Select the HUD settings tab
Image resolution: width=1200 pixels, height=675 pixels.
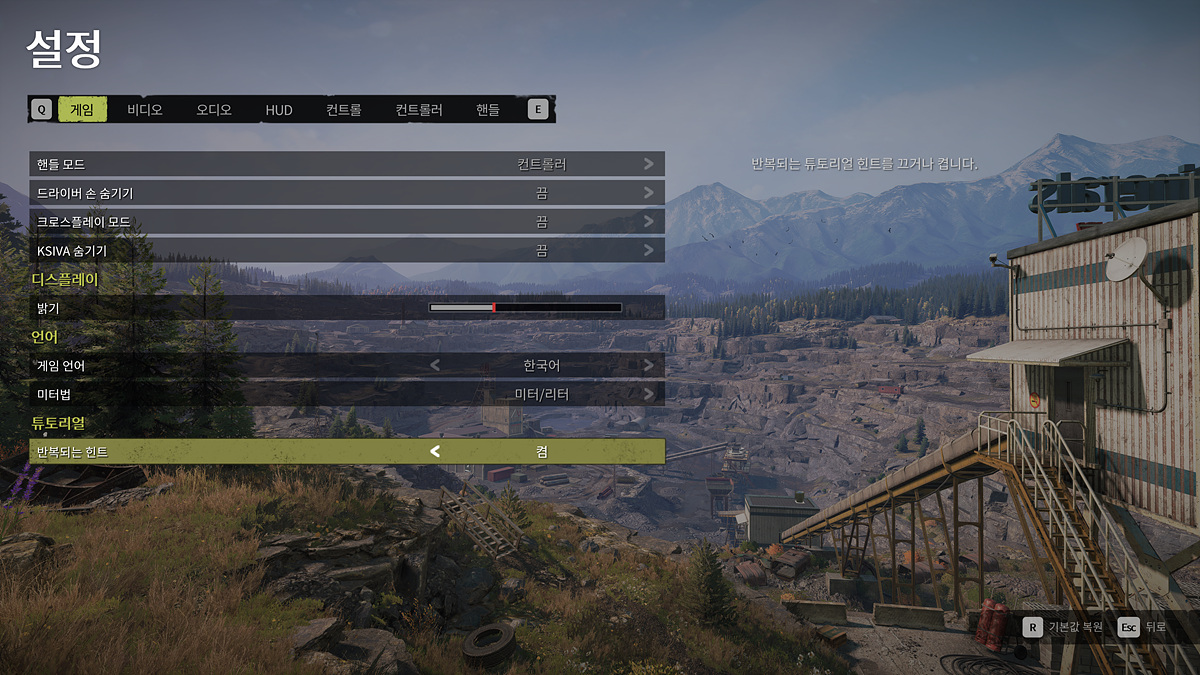pyautogui.click(x=279, y=110)
